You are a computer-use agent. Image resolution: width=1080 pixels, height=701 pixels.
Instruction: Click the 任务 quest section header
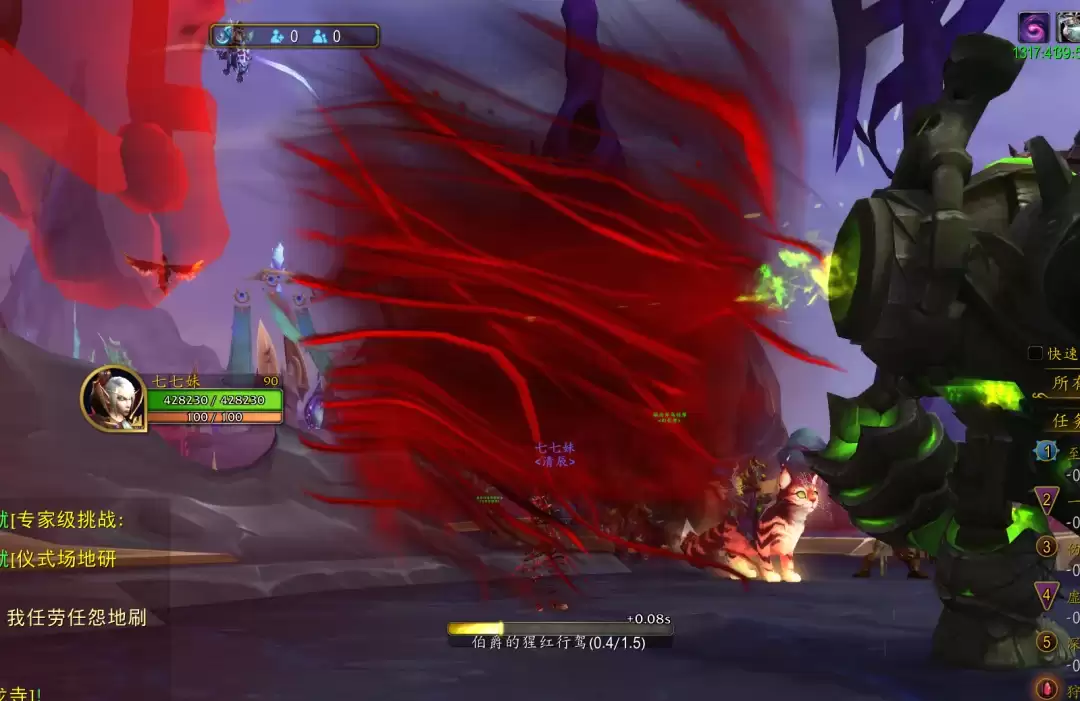tap(1062, 420)
